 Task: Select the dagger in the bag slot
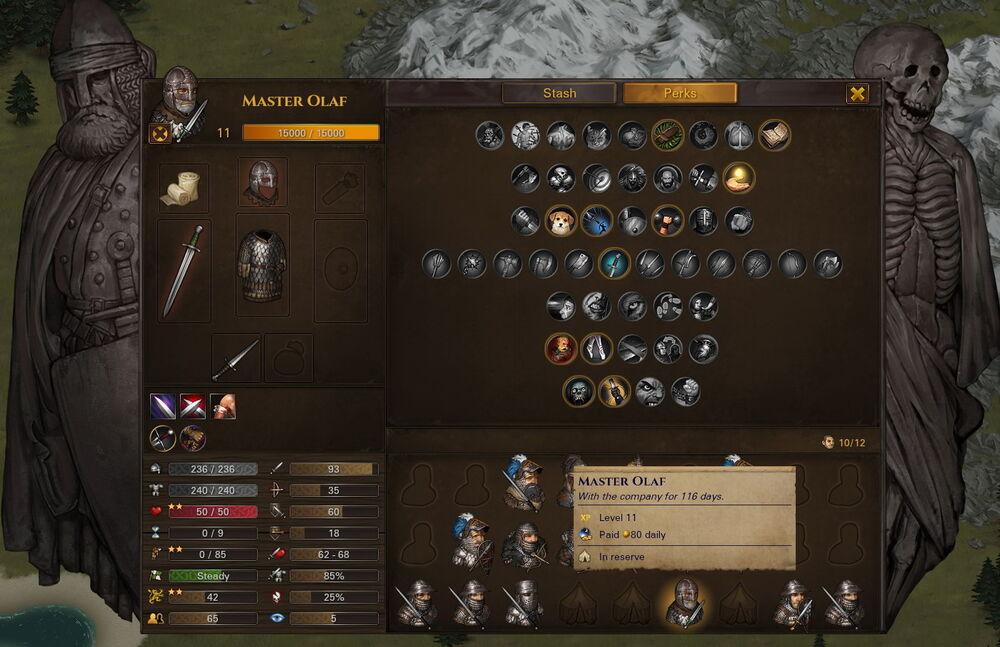(236, 358)
